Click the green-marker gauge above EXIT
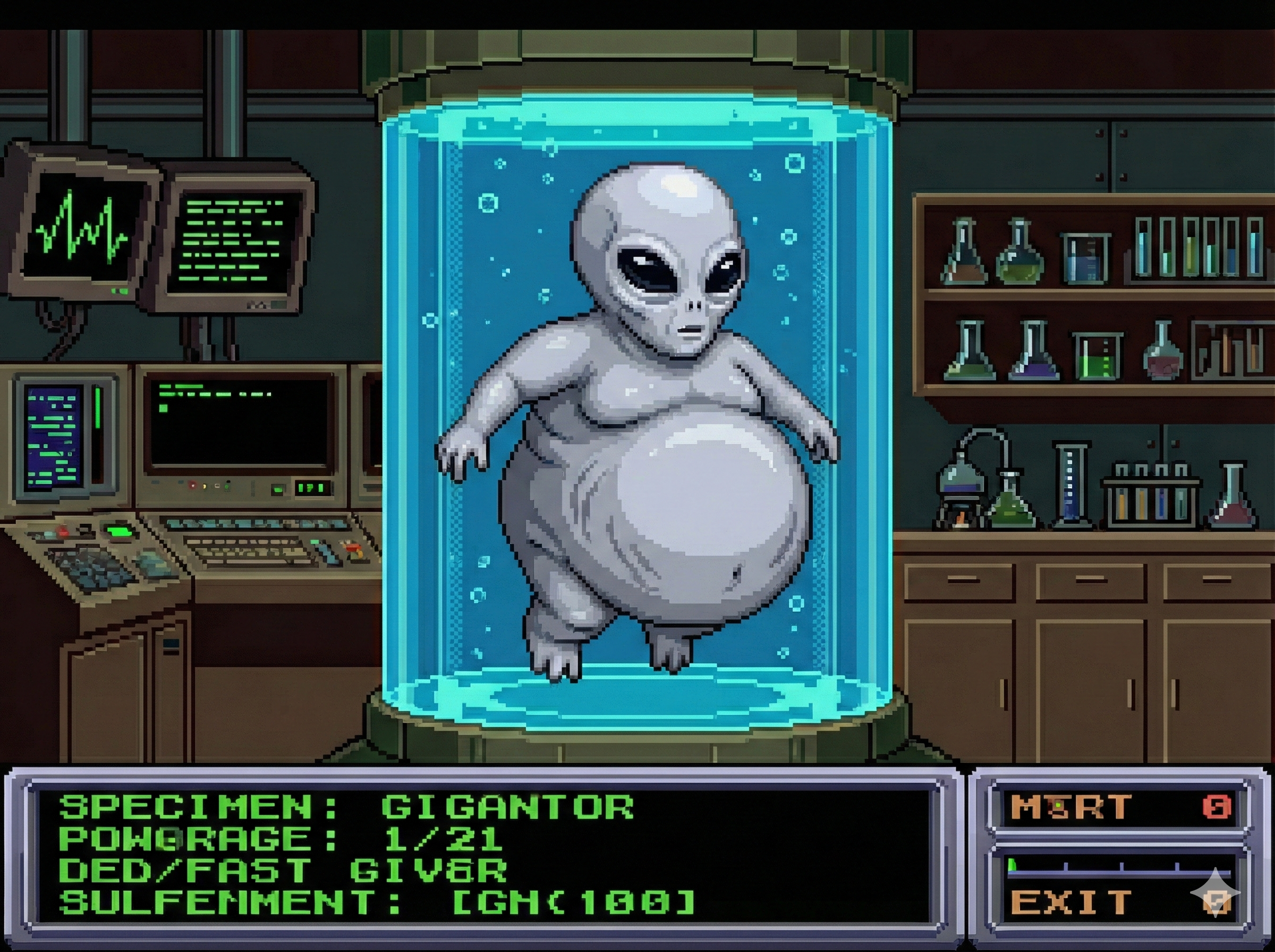 [x=1118, y=869]
